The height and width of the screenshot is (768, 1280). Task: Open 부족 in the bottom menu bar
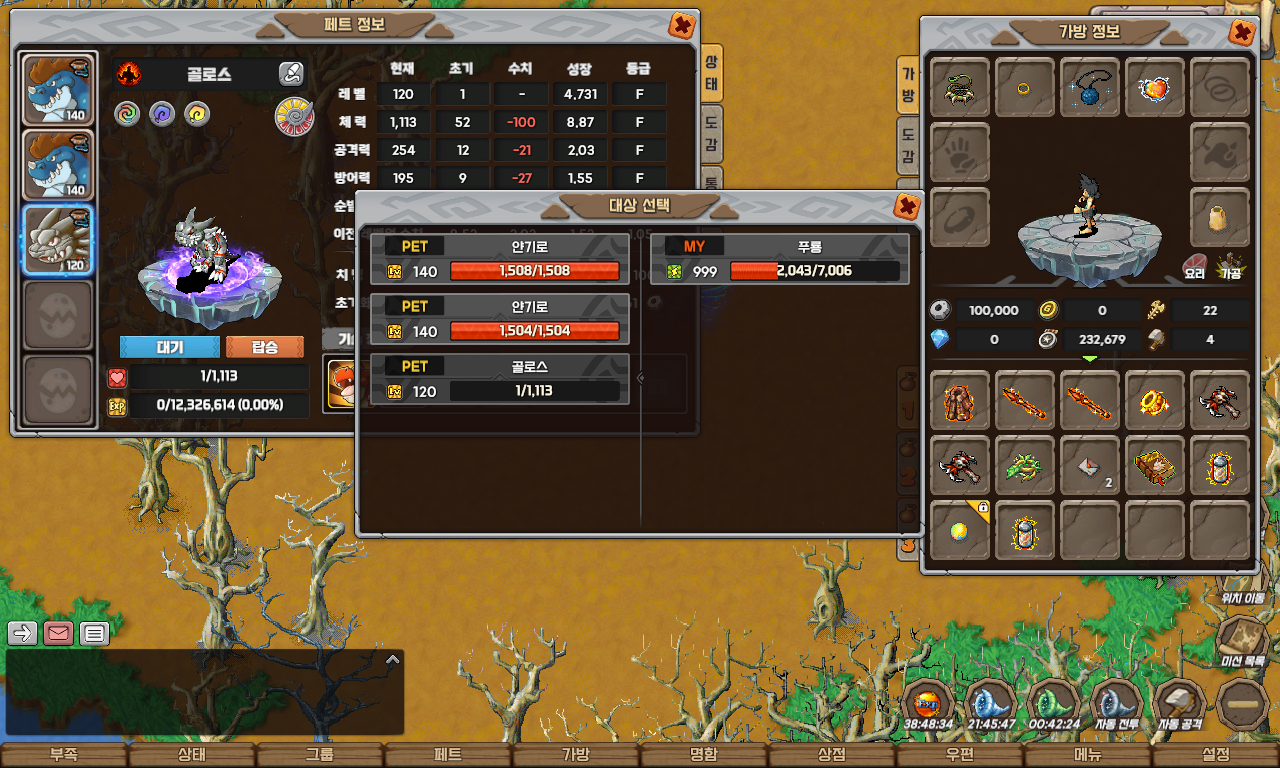64,755
